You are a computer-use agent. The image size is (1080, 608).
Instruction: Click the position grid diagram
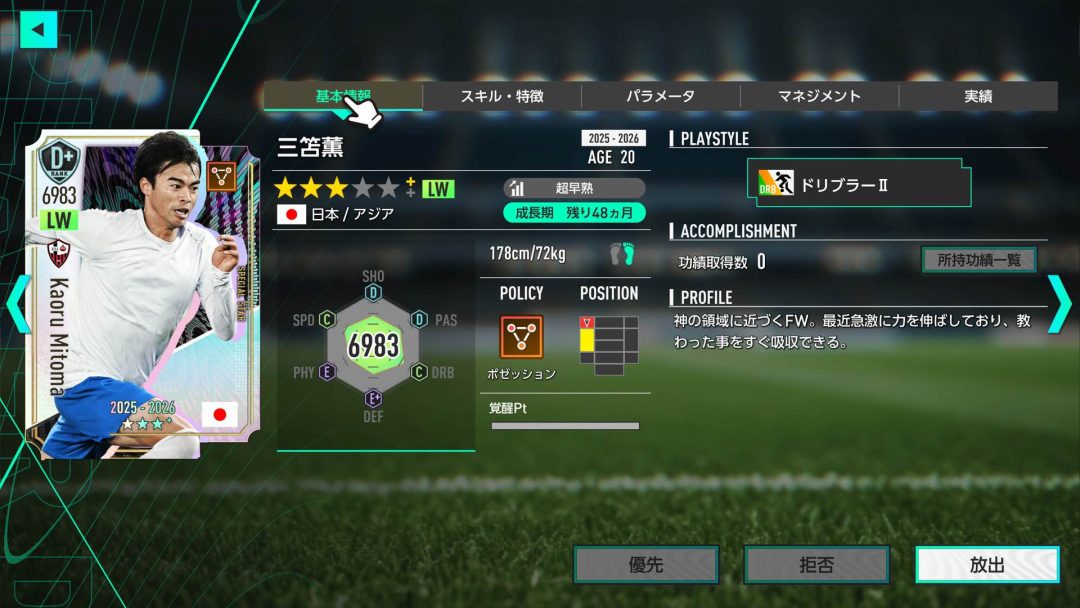609,344
